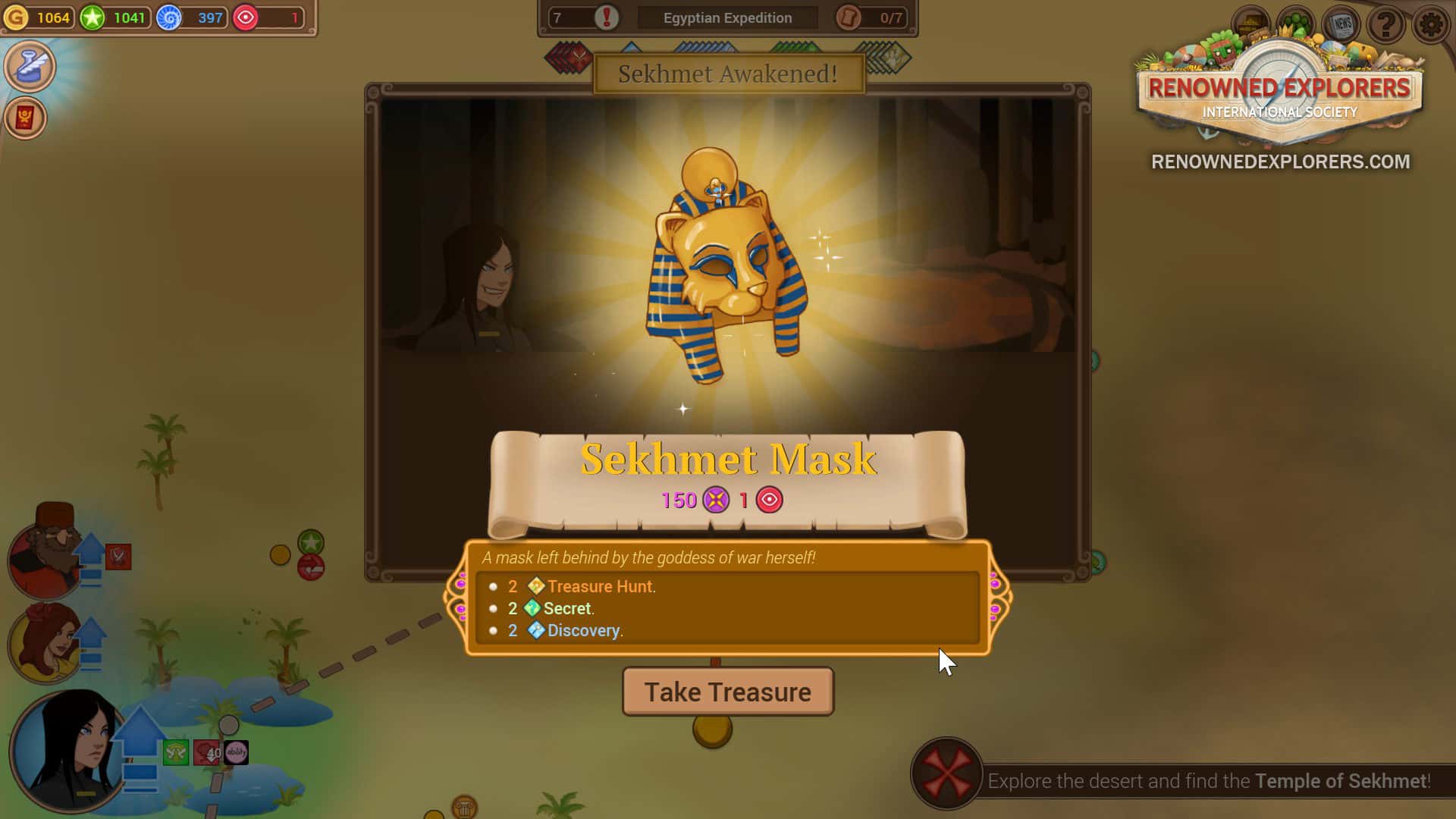
Task: Click the RENOWNEDEXPLORERS.COM link
Action: coord(1279,161)
